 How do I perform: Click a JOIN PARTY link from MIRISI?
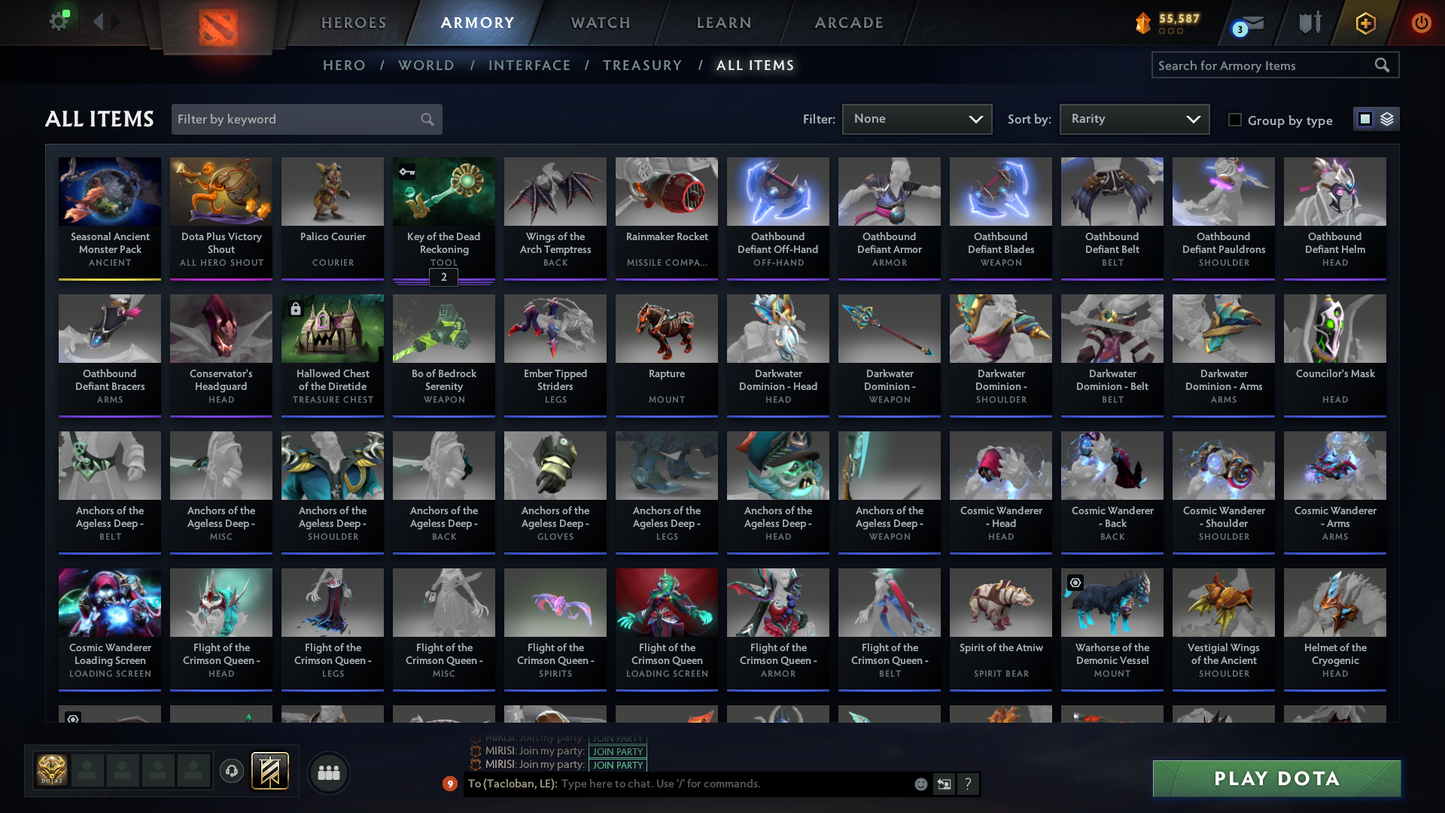617,751
